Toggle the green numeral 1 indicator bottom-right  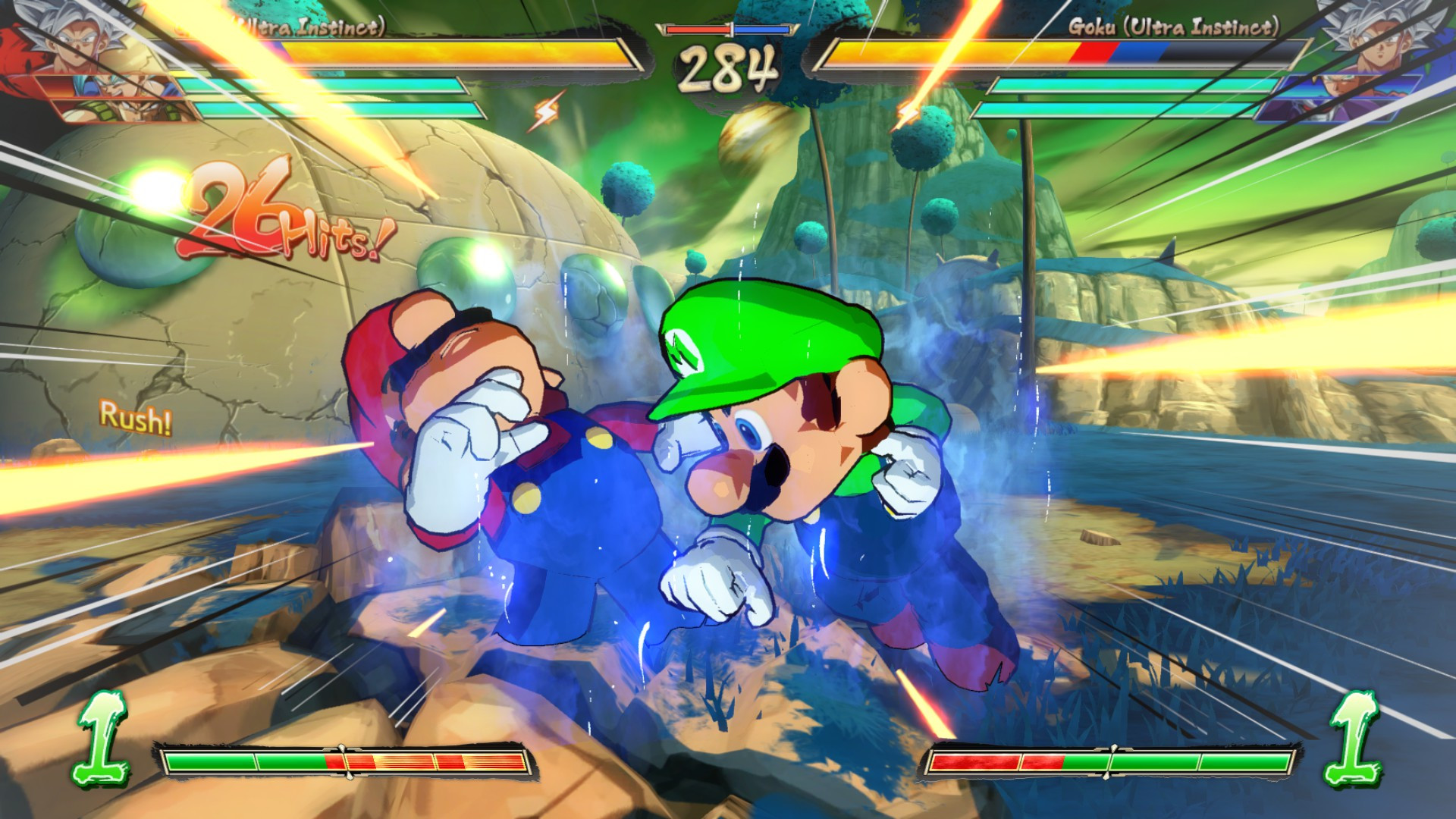(1354, 736)
